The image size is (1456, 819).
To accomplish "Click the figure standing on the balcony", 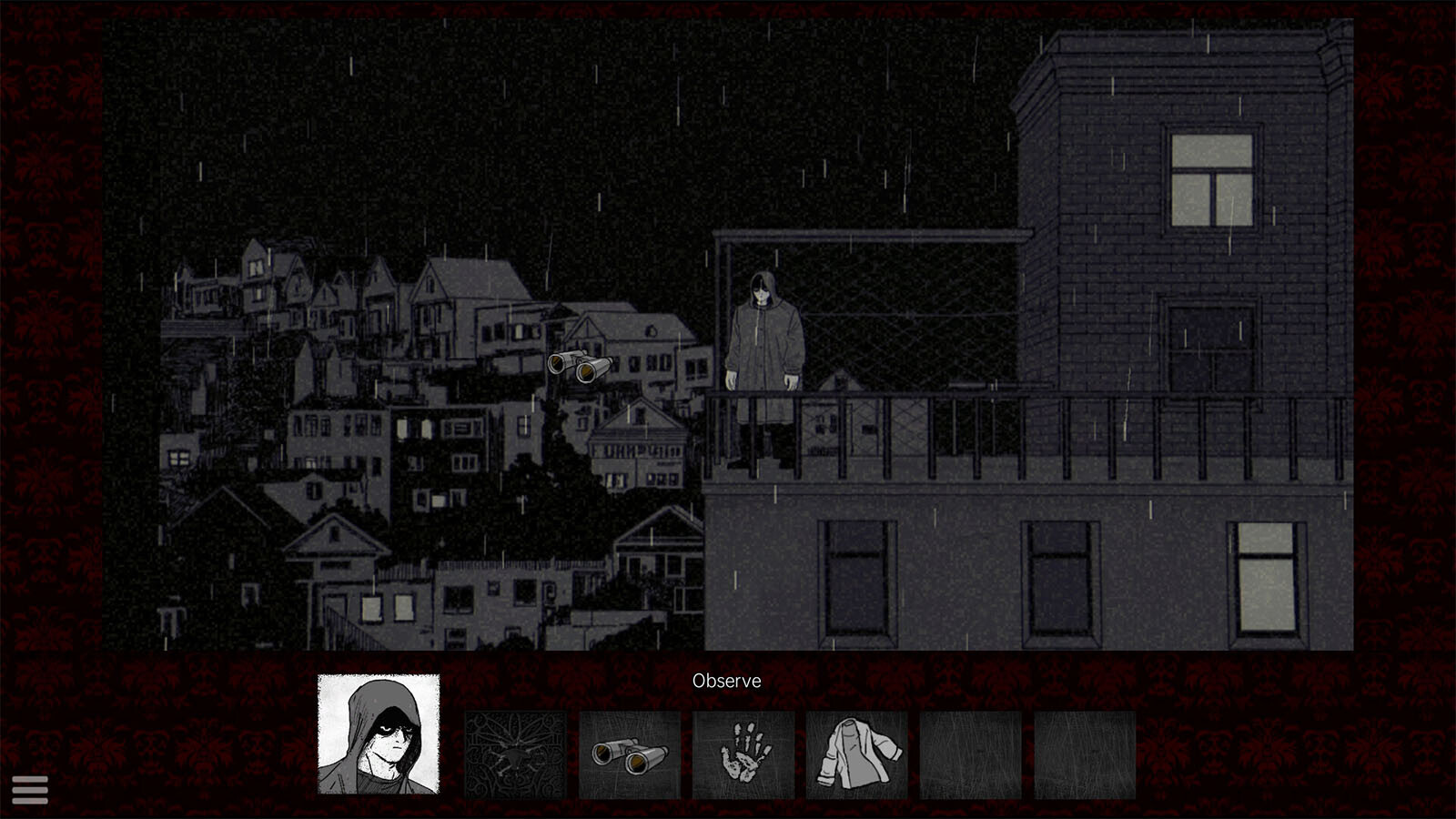I will (763, 346).
